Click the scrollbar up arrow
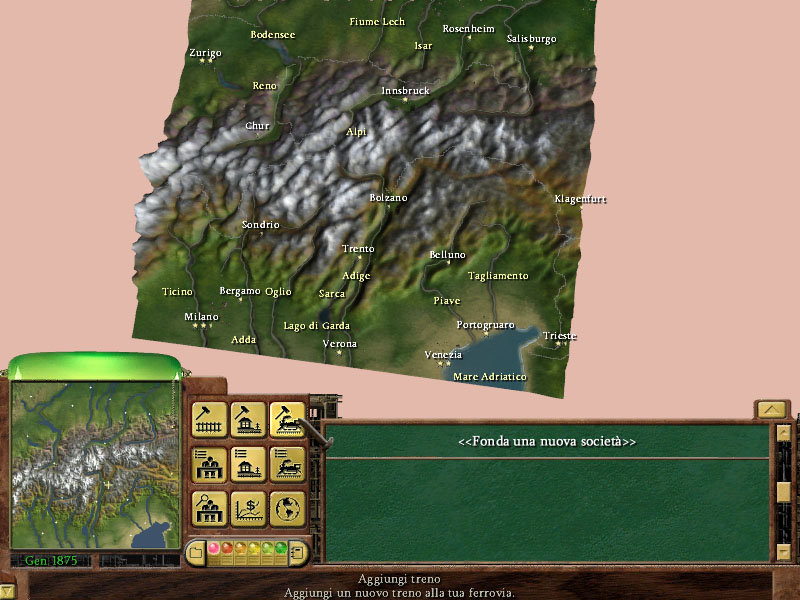The image size is (800, 600). (x=784, y=432)
